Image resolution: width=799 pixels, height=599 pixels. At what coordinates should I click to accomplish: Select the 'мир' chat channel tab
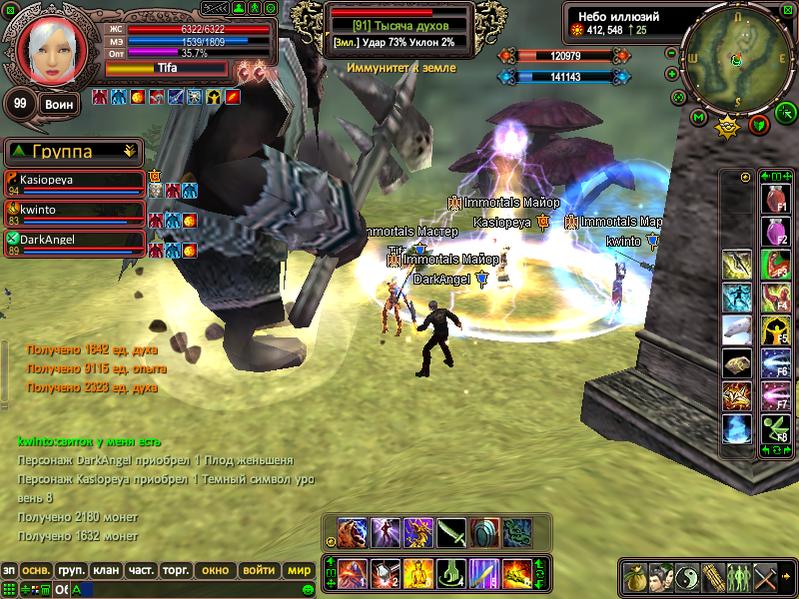(x=298, y=570)
